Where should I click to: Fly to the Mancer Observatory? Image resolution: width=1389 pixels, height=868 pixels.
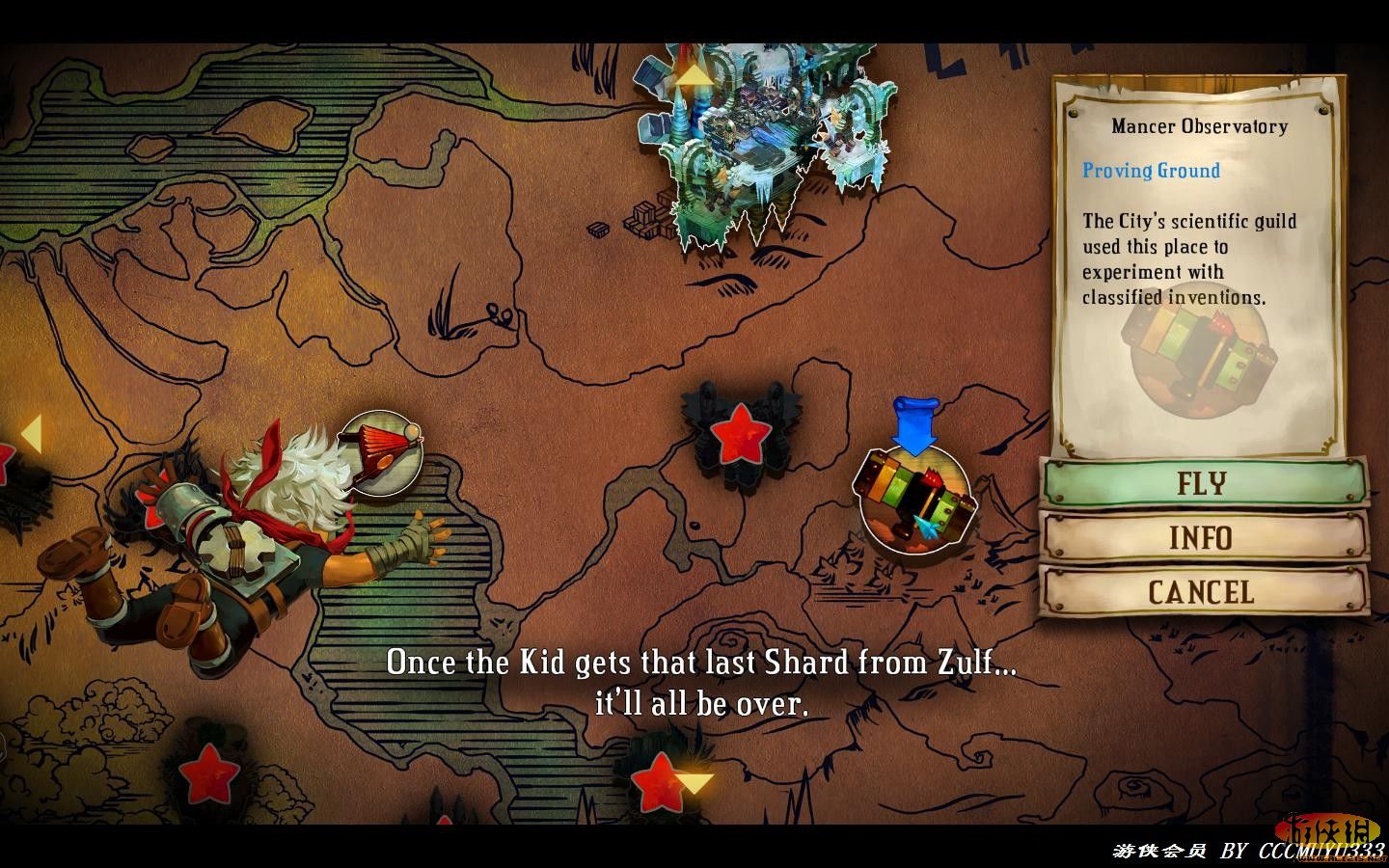point(1203,482)
